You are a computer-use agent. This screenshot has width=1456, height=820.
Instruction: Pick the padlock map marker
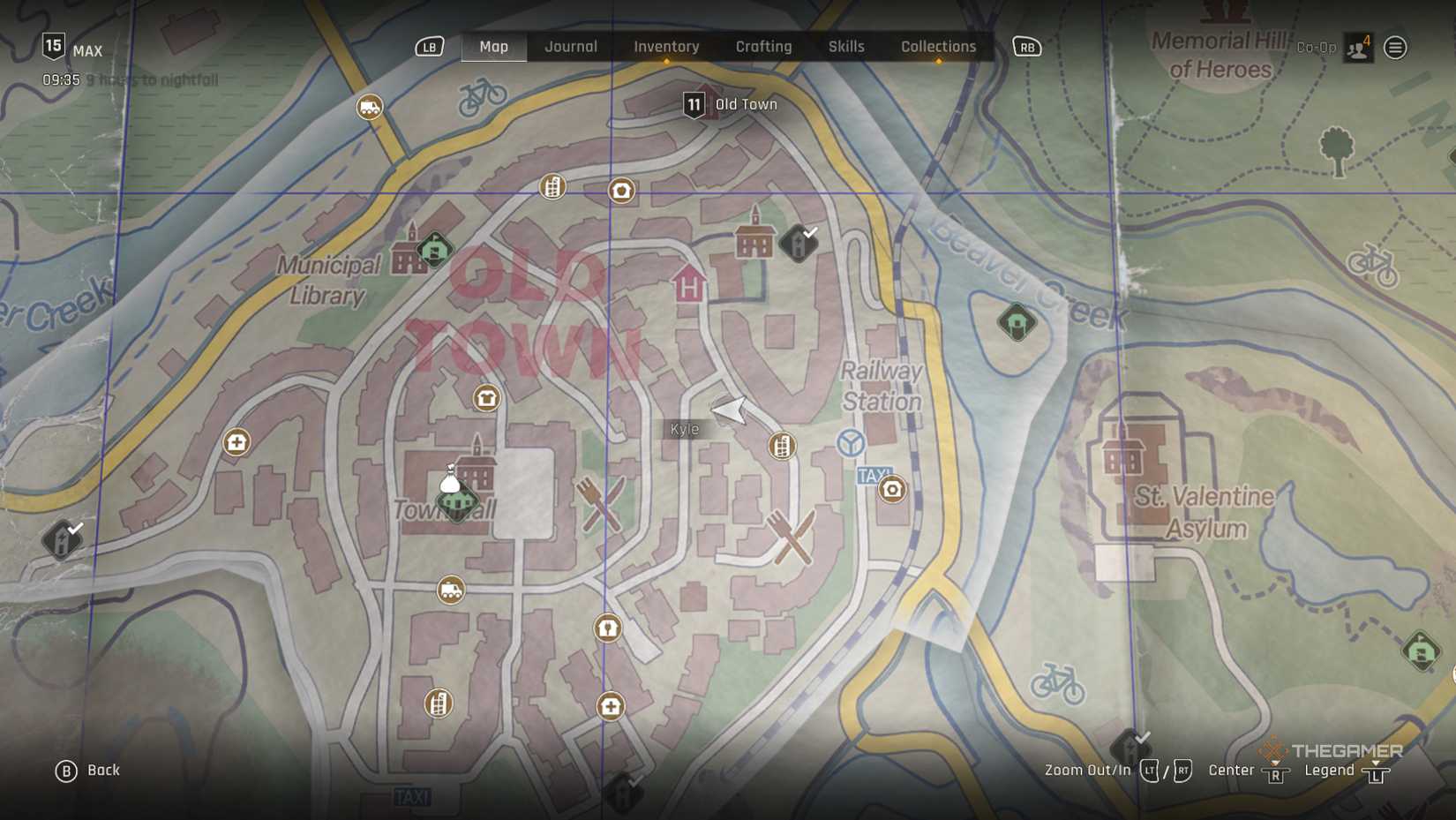tap(607, 628)
